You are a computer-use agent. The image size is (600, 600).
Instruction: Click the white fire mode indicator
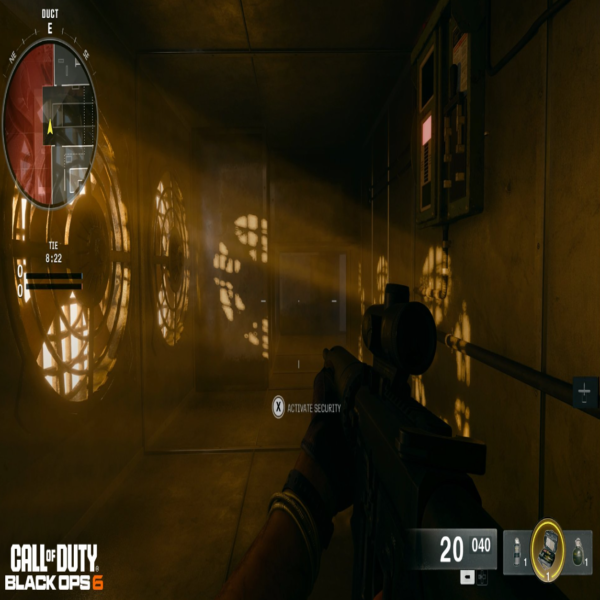coord(467,578)
